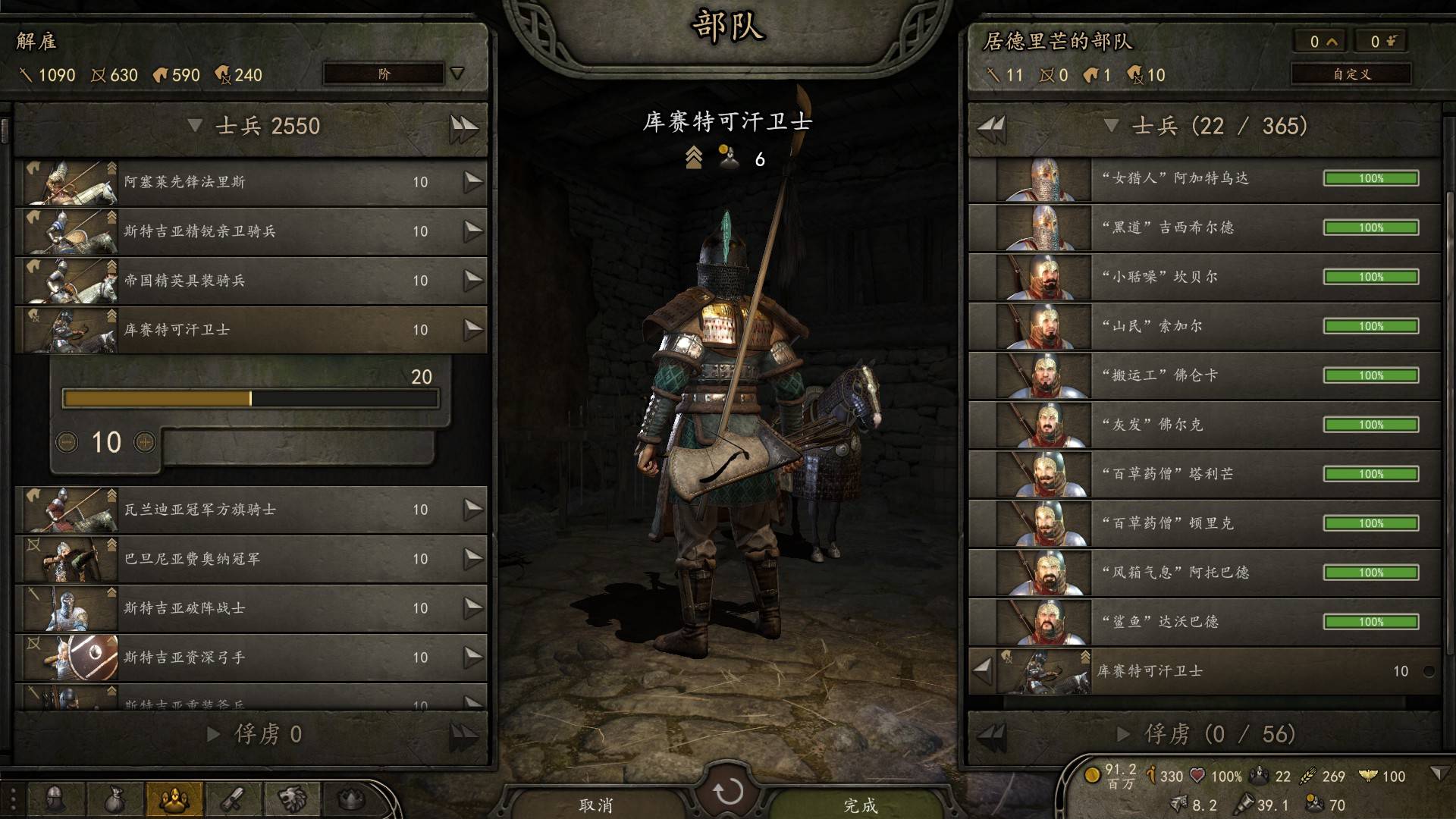Transfer all soldiers with left double arrow
The width and height of the screenshot is (1456, 819).
pyautogui.click(x=992, y=127)
